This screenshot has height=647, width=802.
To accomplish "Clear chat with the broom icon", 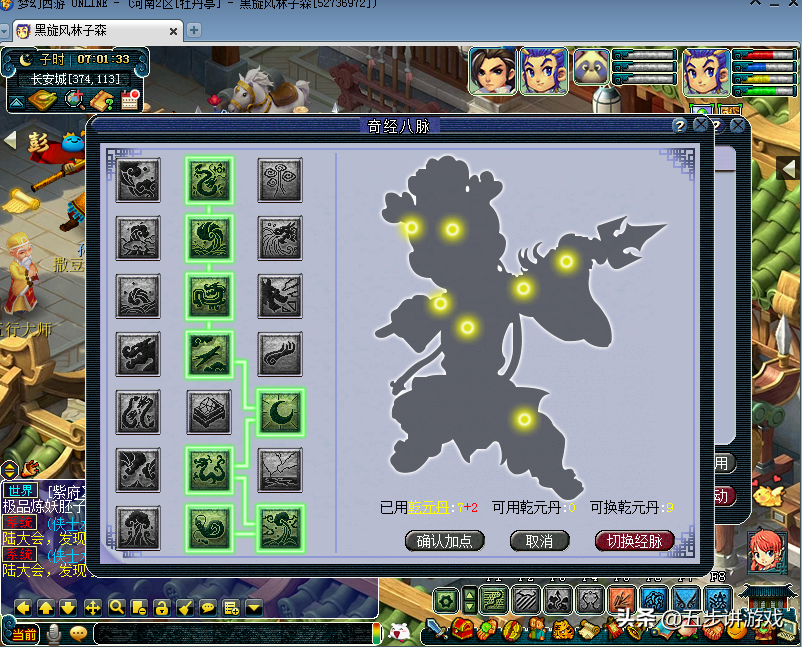I will (184, 607).
